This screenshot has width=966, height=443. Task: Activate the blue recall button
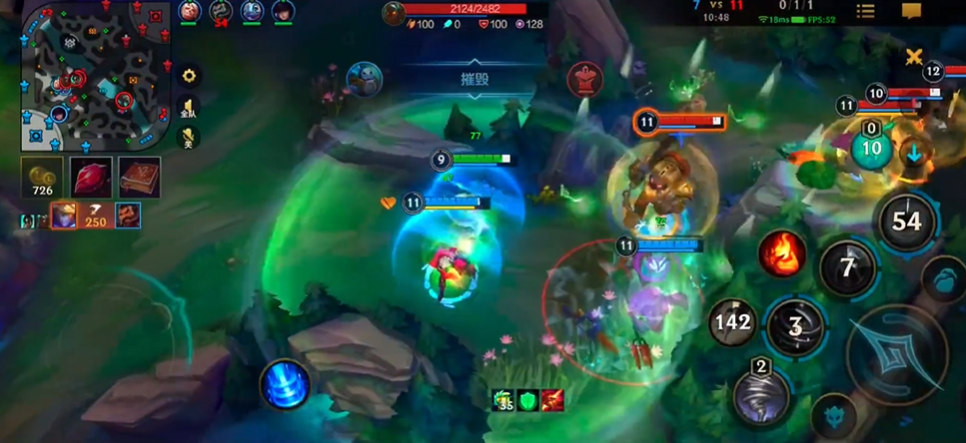pos(284,385)
